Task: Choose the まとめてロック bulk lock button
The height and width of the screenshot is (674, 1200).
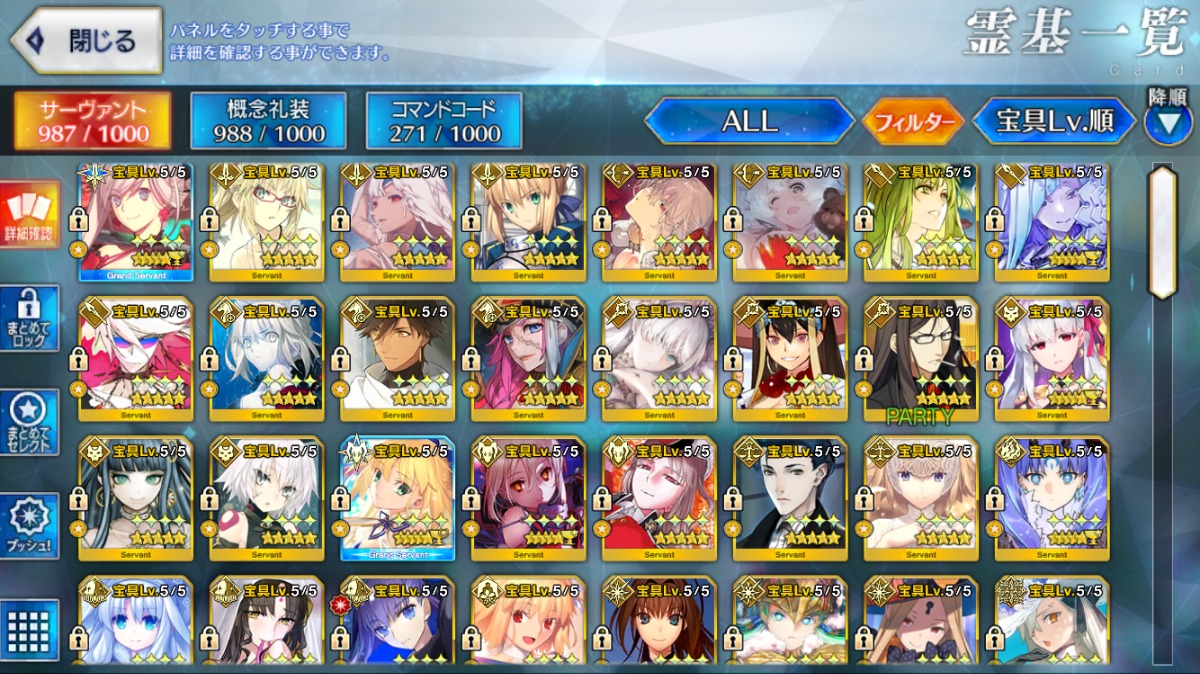Action: [31, 319]
